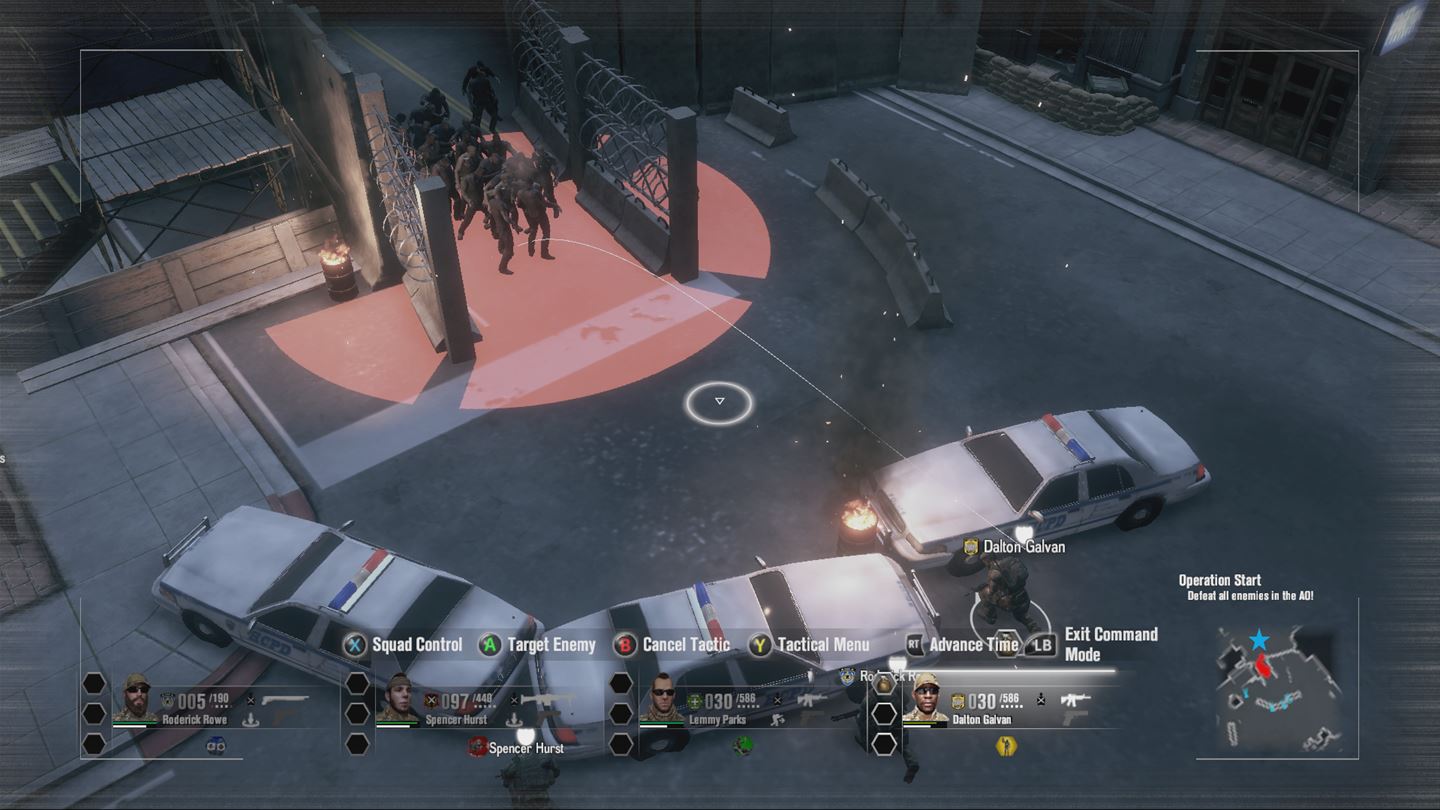Click the blue star marker on minimap
Screen dimensions: 1440x810
click(1259, 640)
